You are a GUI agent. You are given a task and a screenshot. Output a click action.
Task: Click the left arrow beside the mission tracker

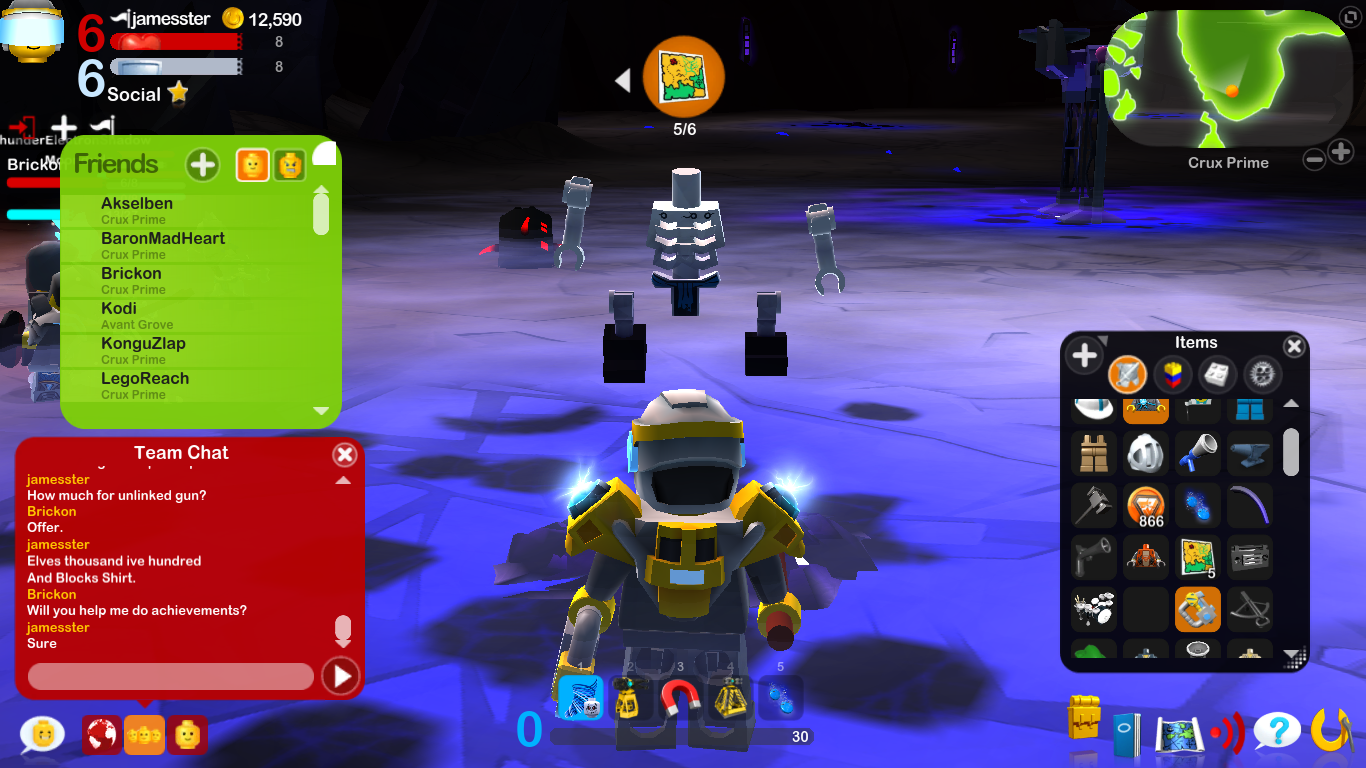(x=624, y=79)
